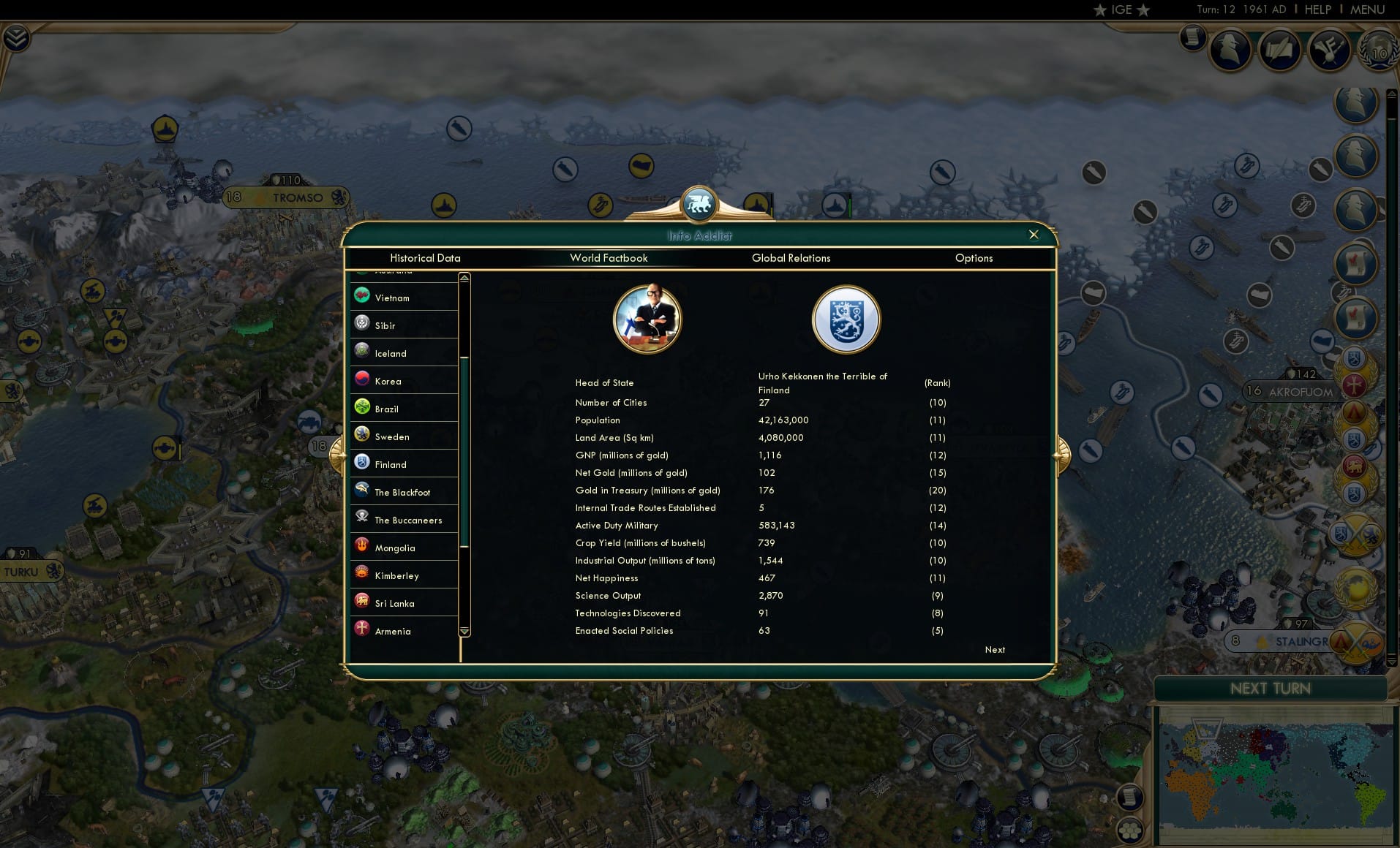The image size is (1400, 848).
Task: Switch to the Historical Data tab
Action: (x=426, y=258)
